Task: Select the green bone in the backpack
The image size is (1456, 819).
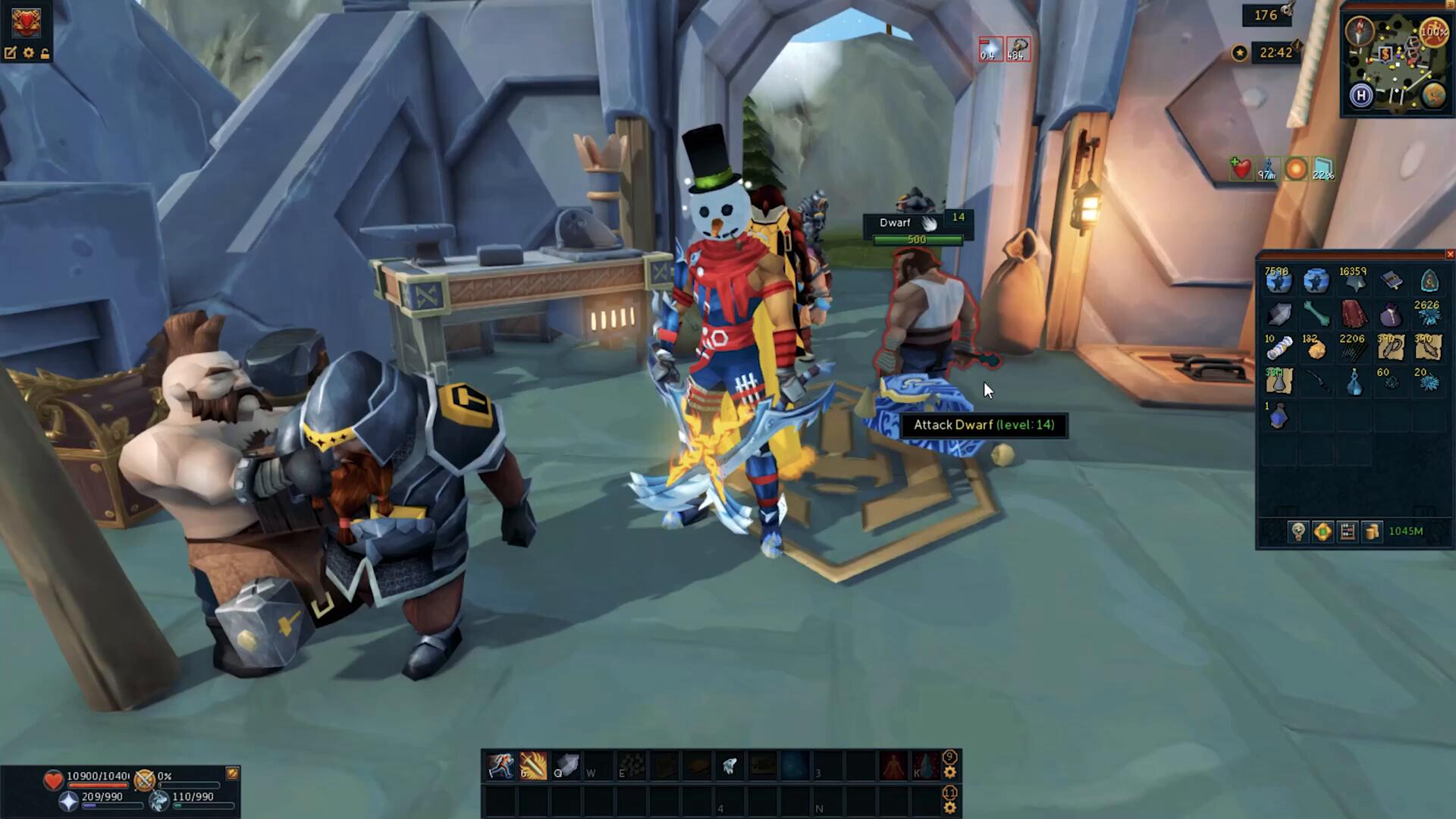Action: (1316, 313)
